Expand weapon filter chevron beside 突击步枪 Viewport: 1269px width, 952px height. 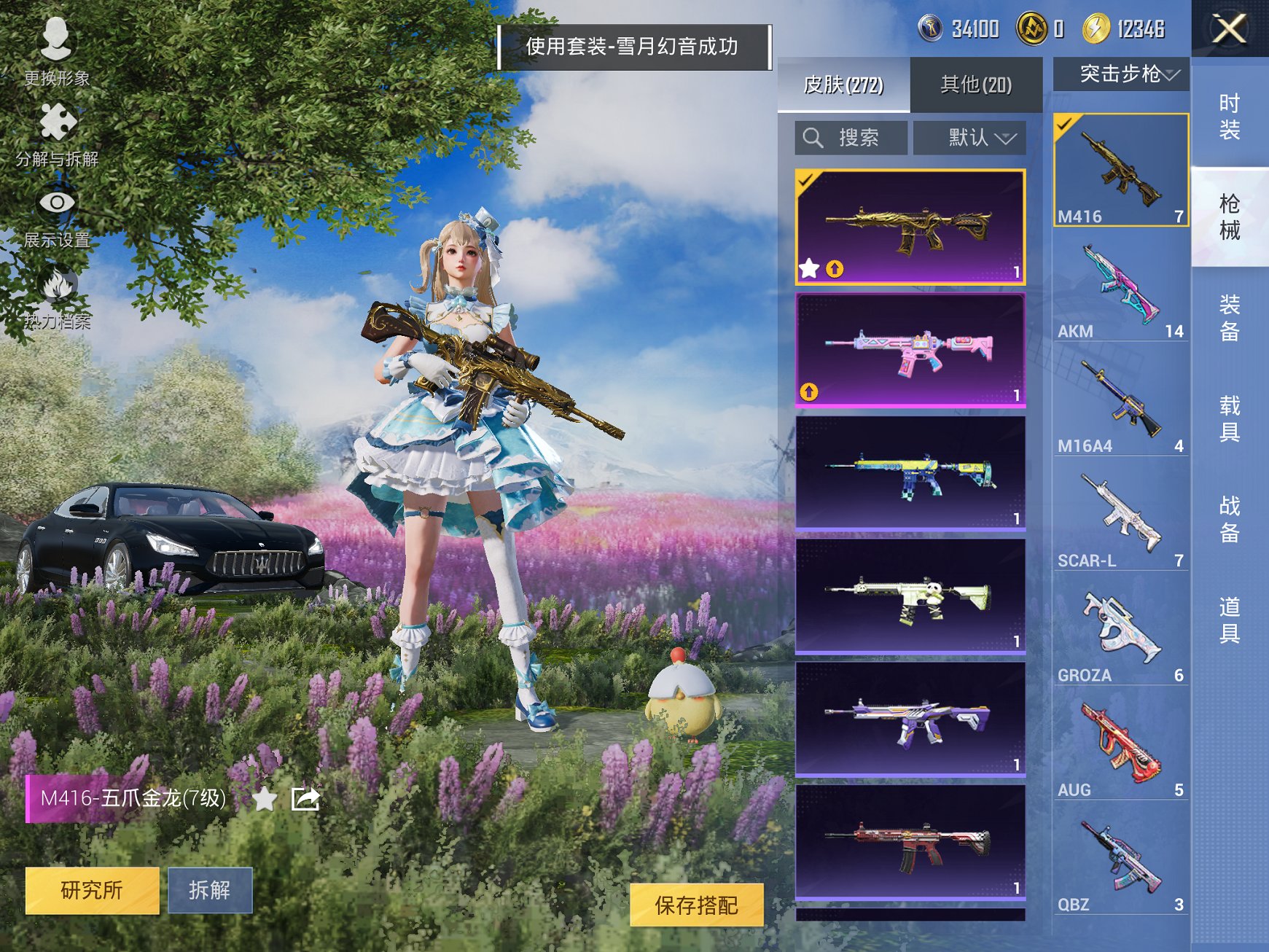[x=1170, y=74]
